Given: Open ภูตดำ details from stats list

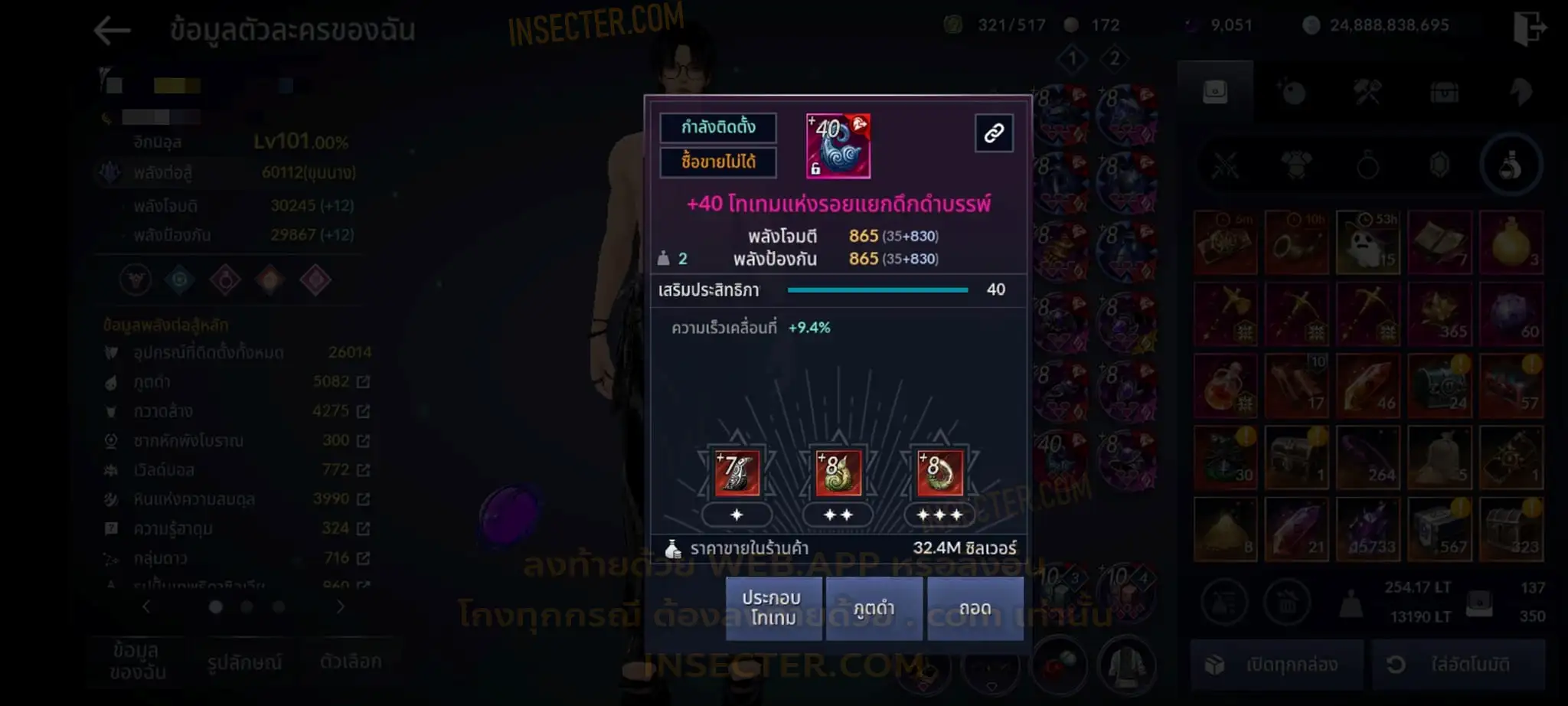Looking at the screenshot, I should click(x=363, y=381).
